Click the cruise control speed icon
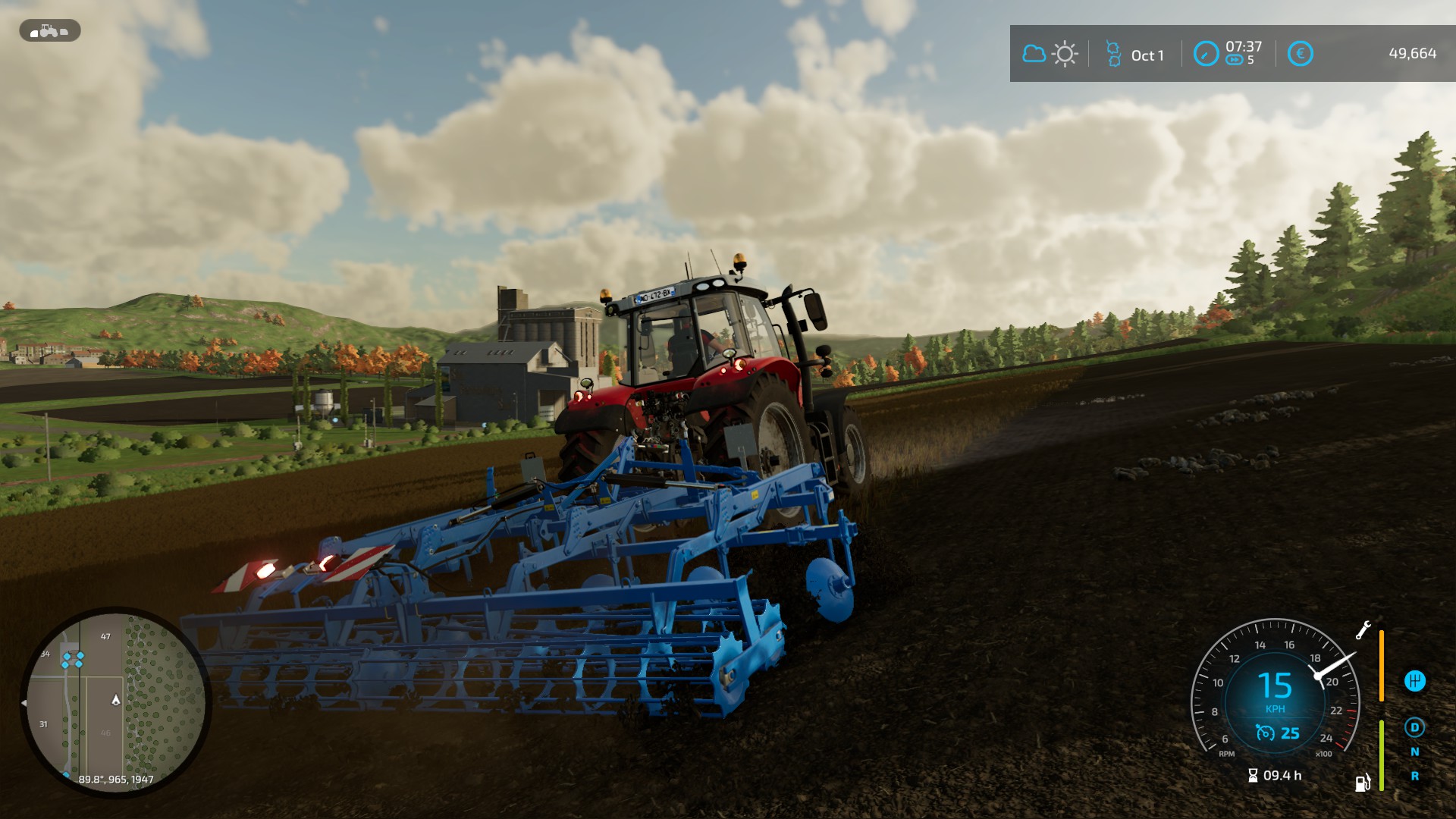This screenshot has height=819, width=1456. [1265, 733]
